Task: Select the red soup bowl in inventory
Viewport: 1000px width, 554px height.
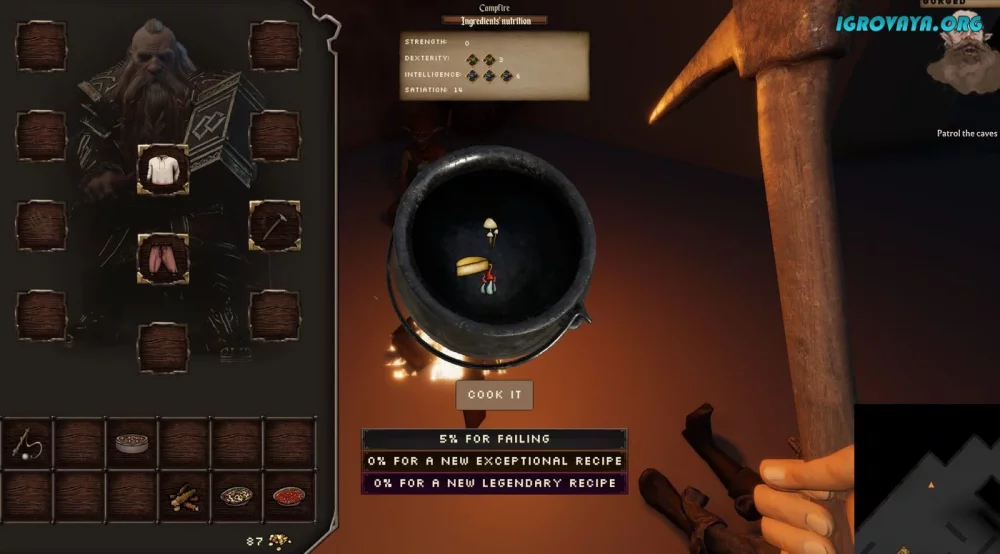Action: [289, 495]
